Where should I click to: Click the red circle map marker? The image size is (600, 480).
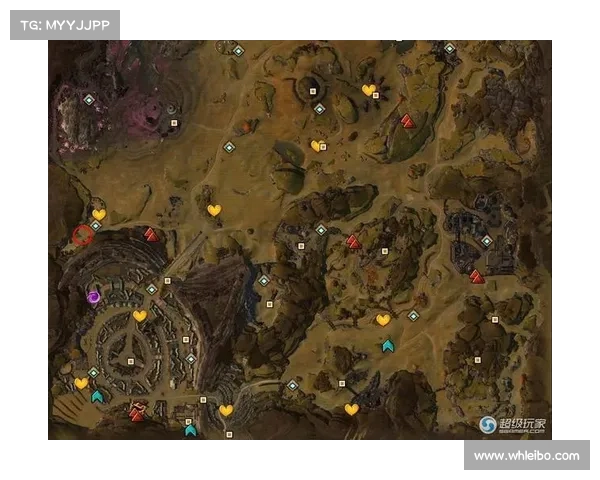tap(82, 237)
